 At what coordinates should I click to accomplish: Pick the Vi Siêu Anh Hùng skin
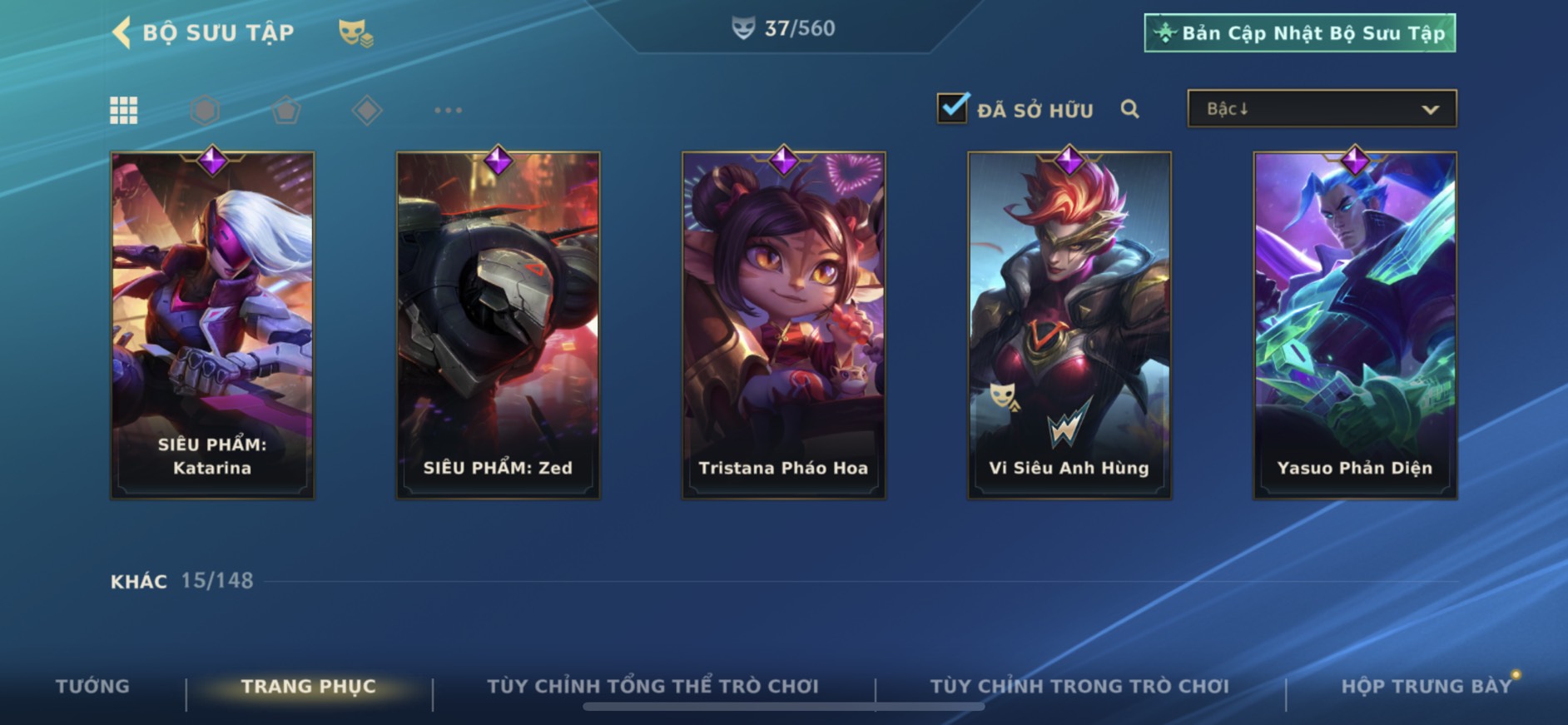coord(1069,325)
